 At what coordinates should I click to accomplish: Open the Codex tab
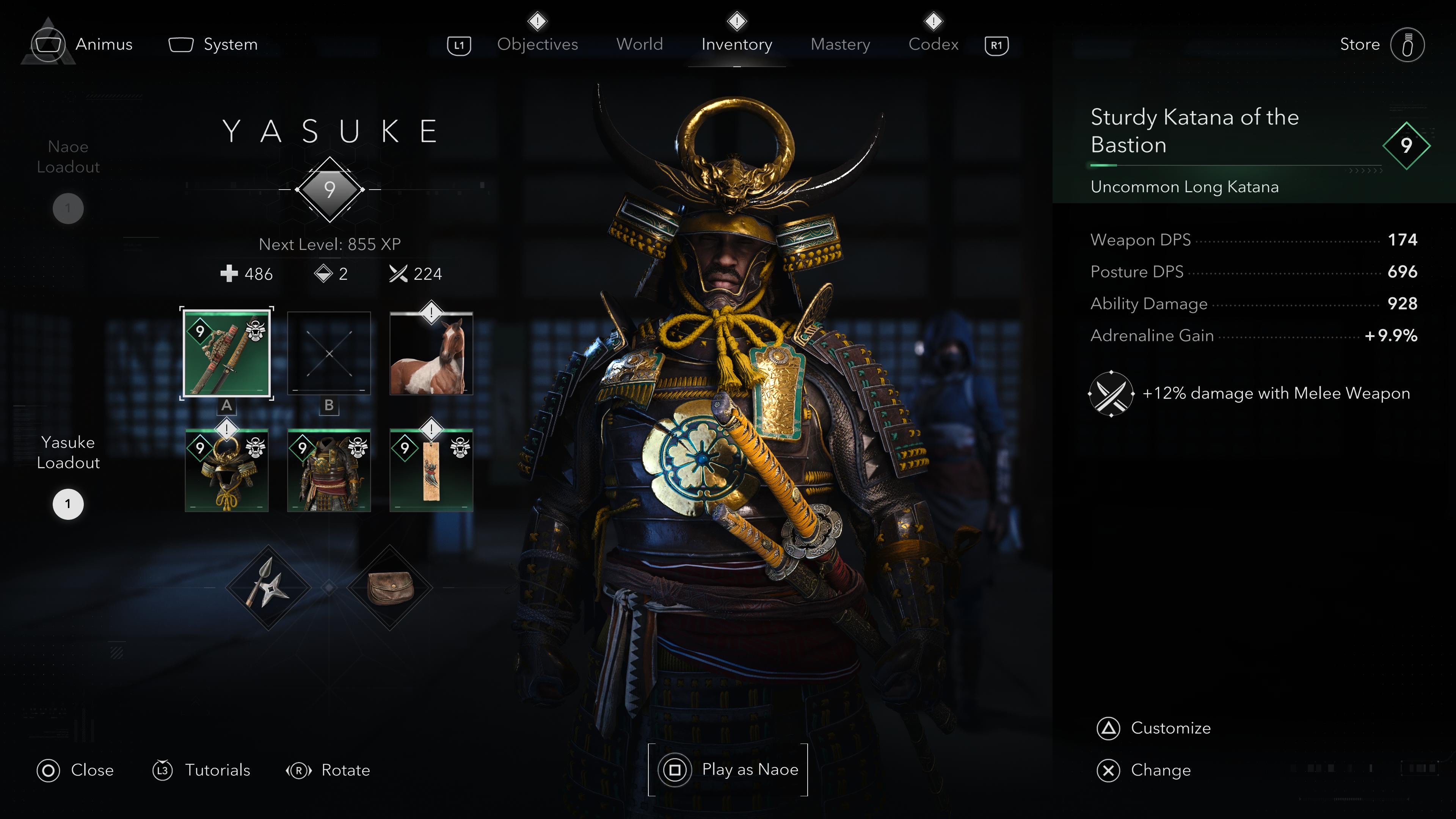(x=933, y=44)
